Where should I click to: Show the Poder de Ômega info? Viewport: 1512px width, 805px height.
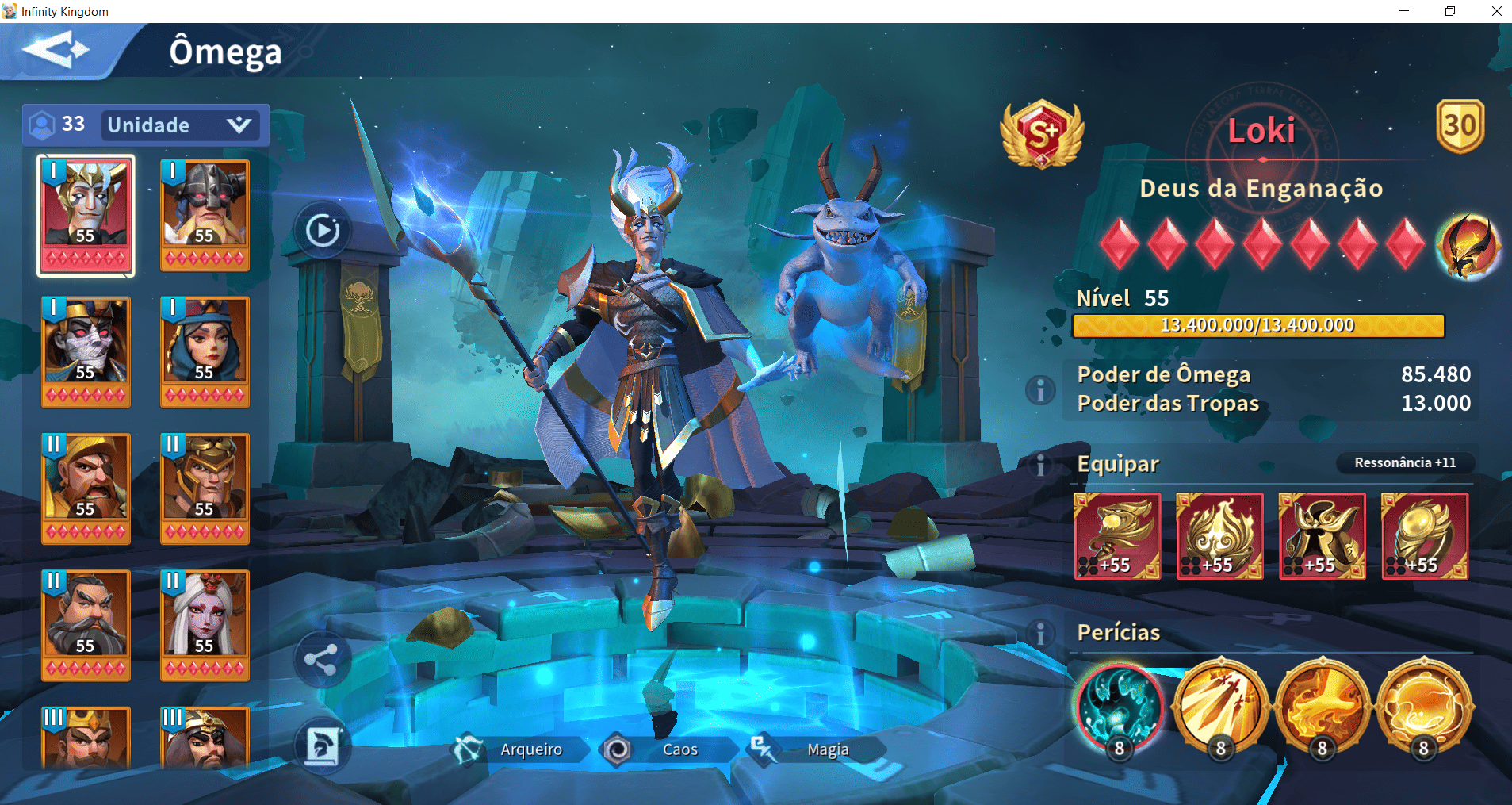pyautogui.click(x=1040, y=389)
